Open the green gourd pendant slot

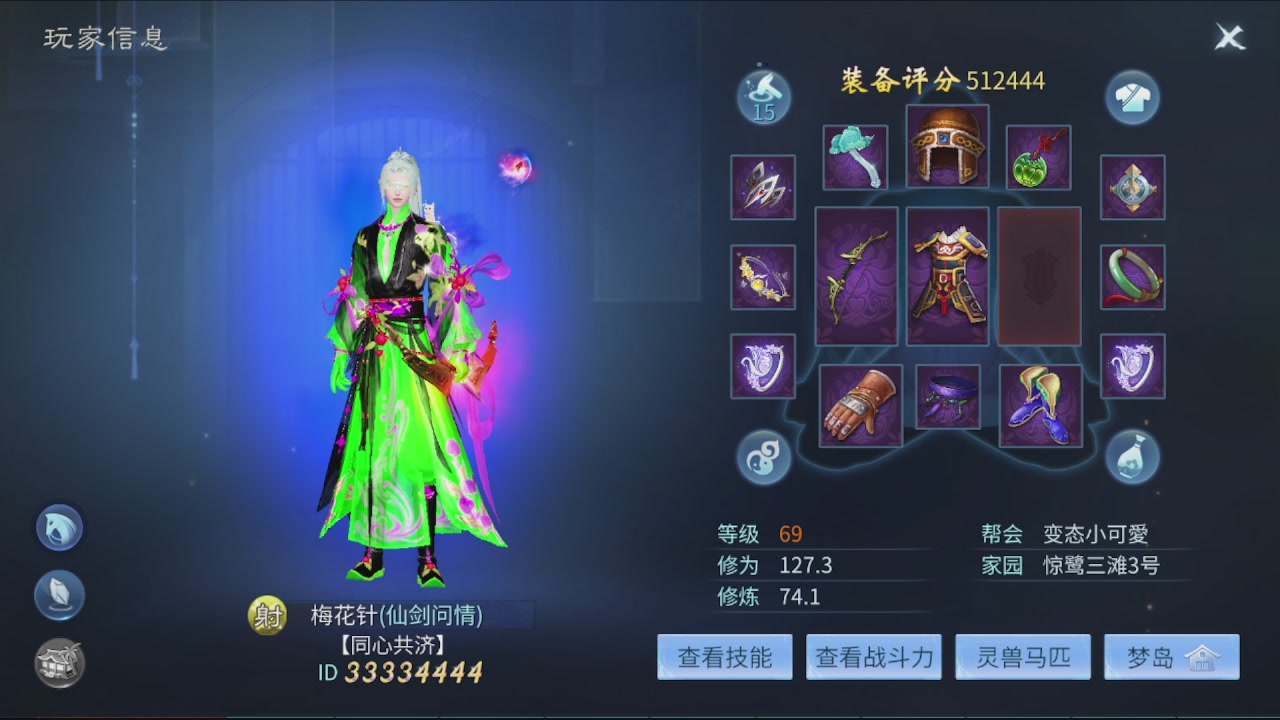pos(1038,158)
